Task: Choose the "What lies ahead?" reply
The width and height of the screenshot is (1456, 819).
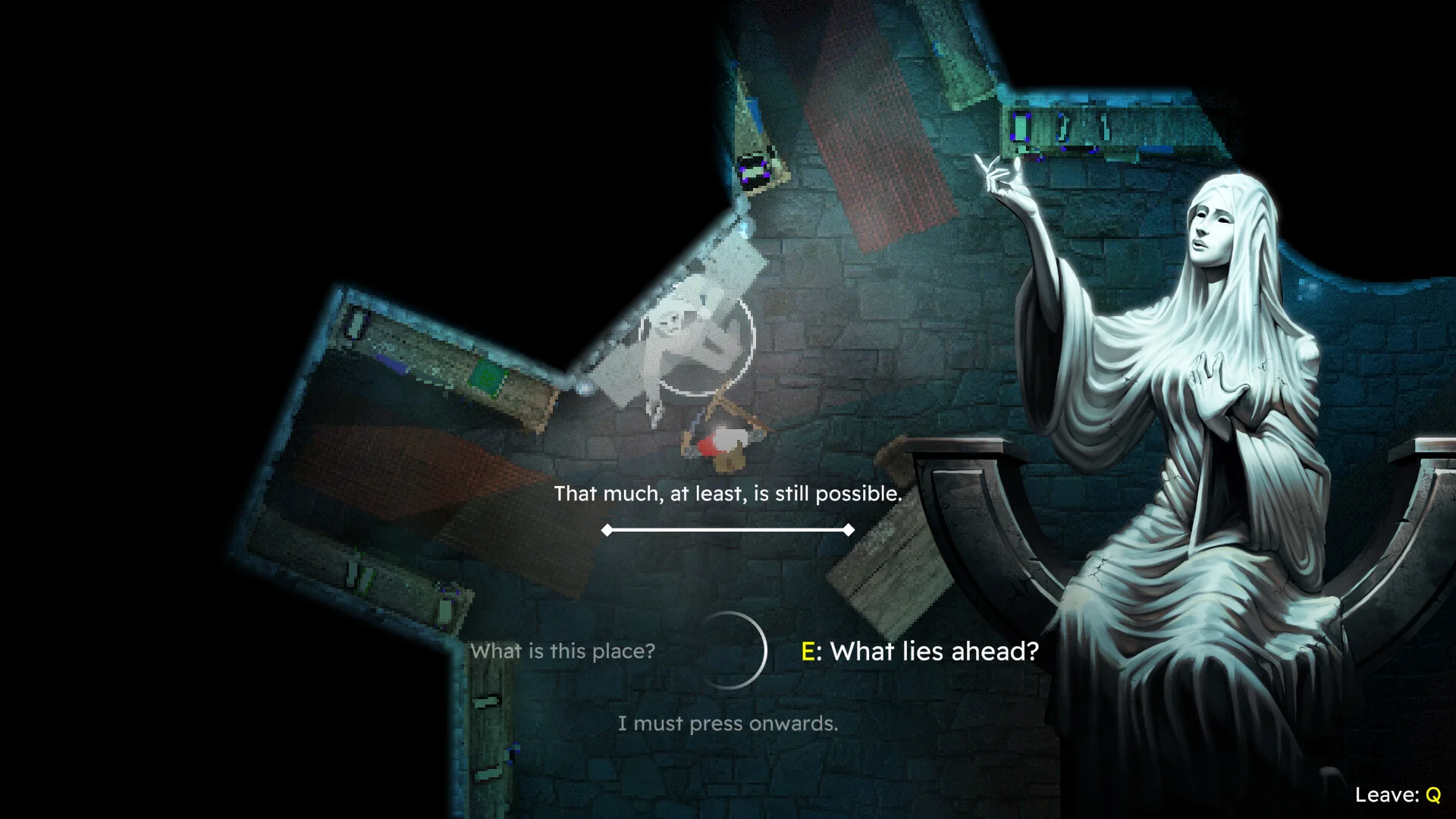Action: 920,651
